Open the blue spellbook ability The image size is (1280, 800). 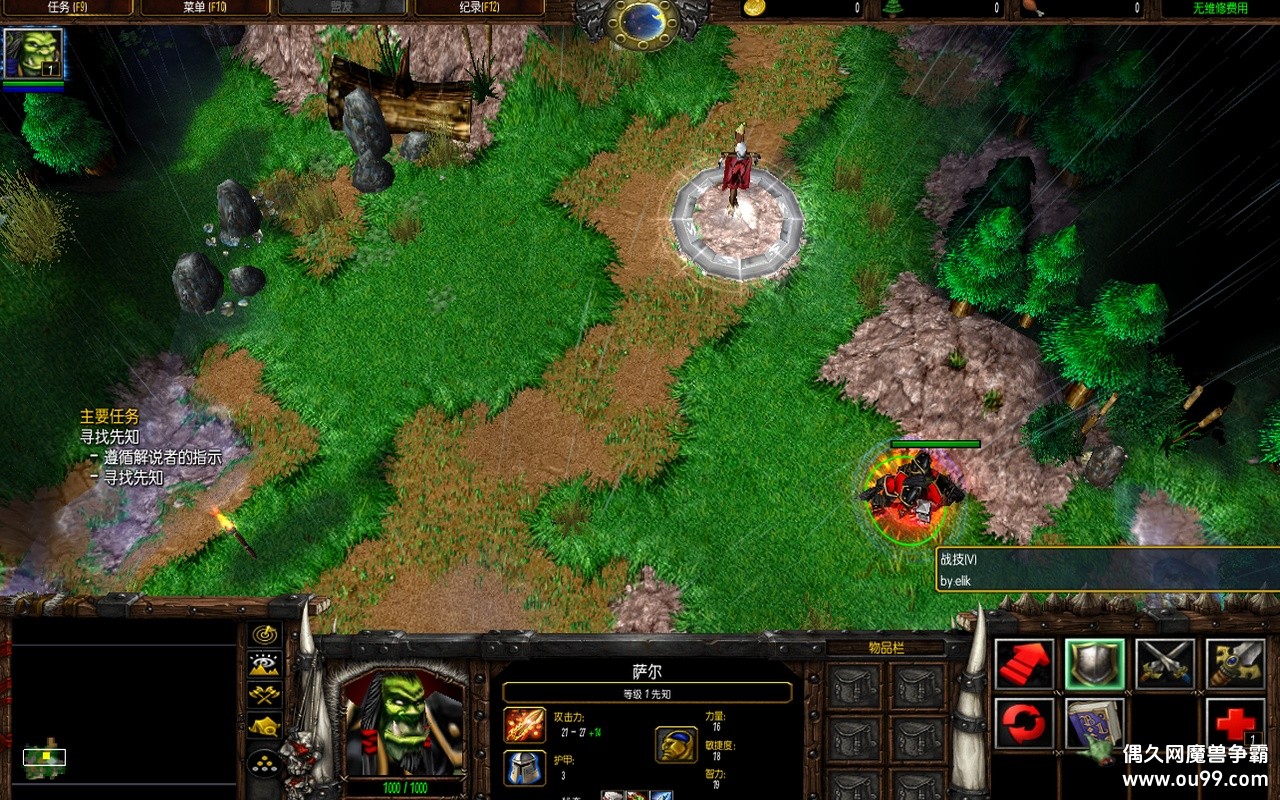pyautogui.click(x=1095, y=723)
